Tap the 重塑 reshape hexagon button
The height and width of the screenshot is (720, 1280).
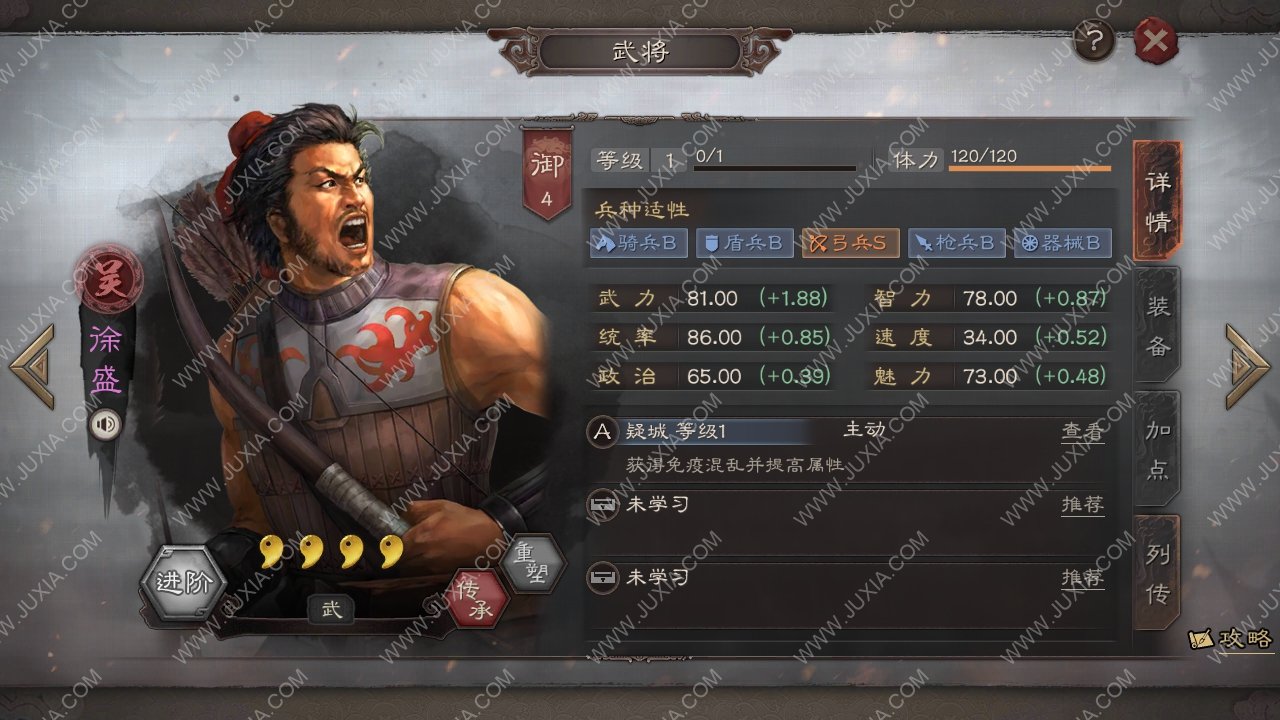pyautogui.click(x=531, y=563)
